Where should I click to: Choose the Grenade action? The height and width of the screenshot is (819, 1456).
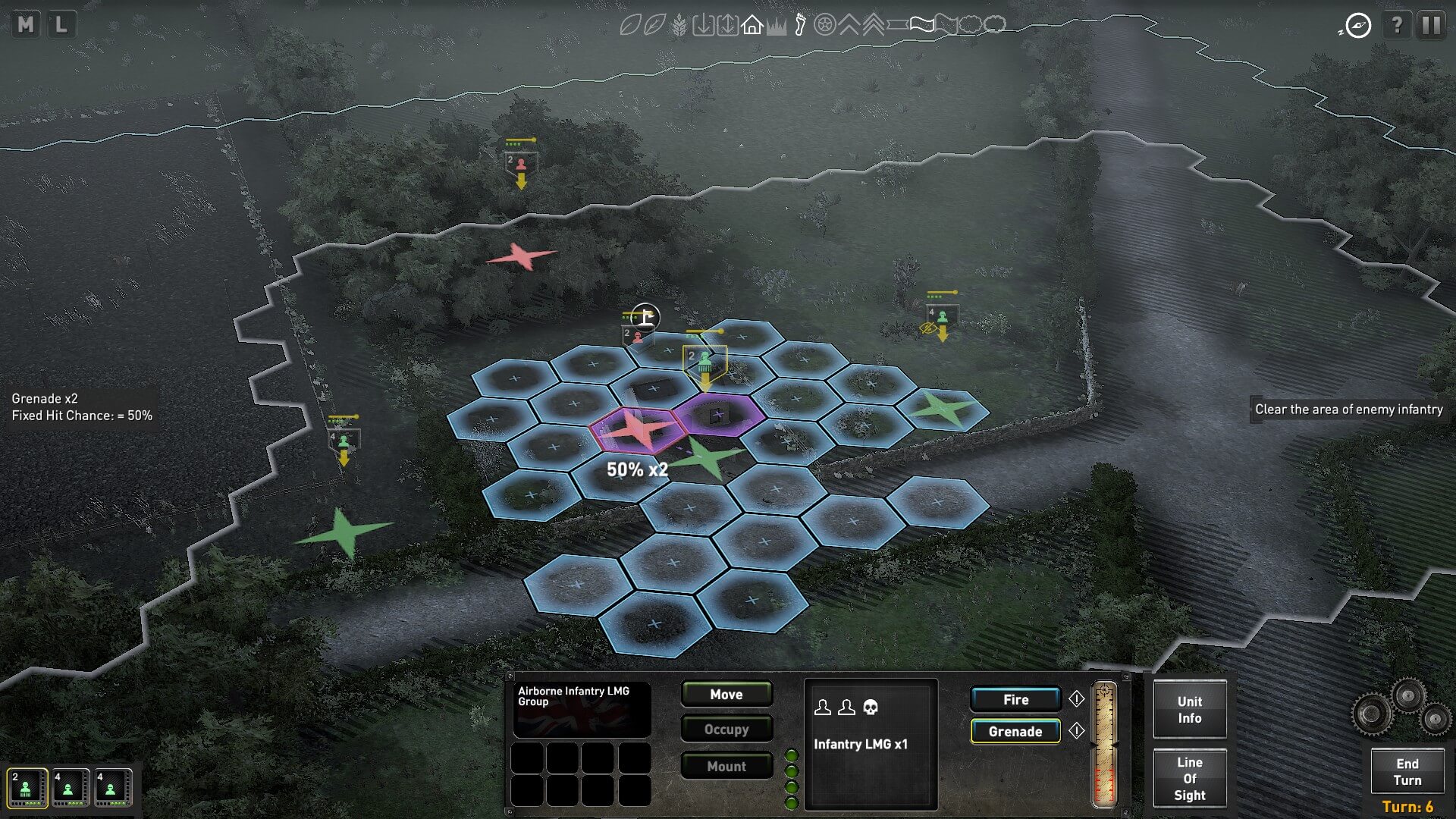[x=1015, y=731]
